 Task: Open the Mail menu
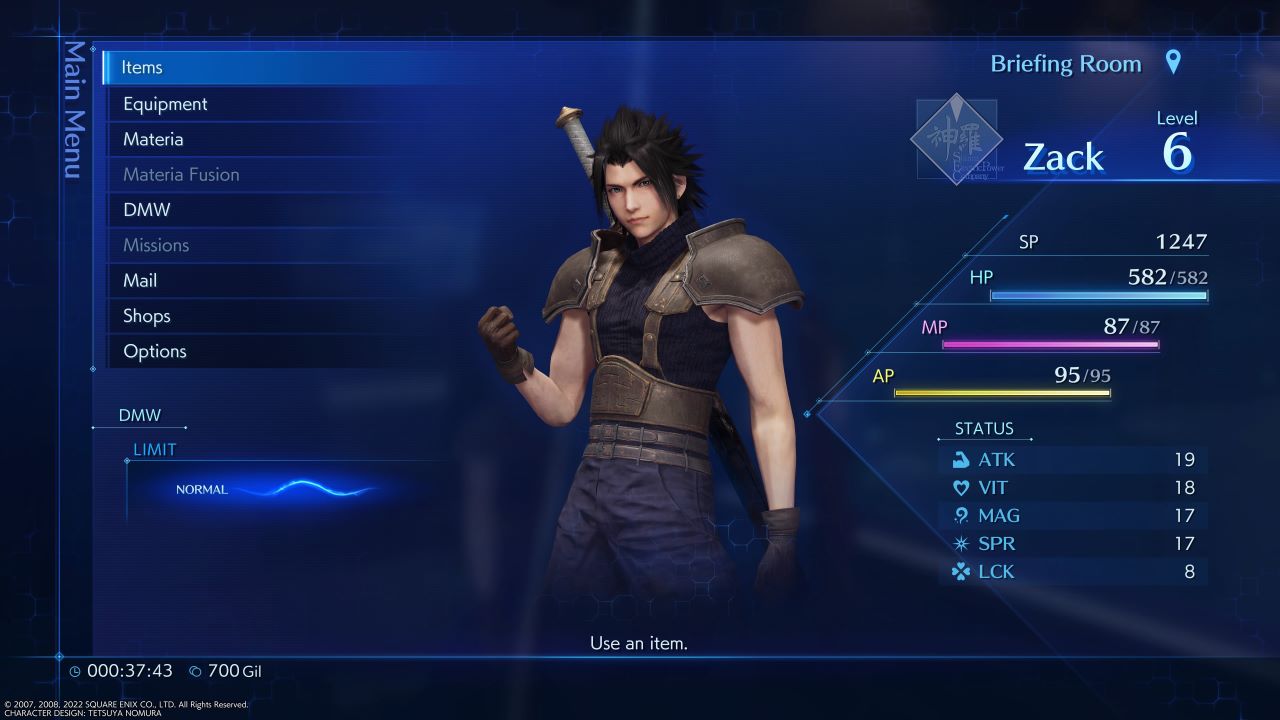pyautogui.click(x=140, y=280)
